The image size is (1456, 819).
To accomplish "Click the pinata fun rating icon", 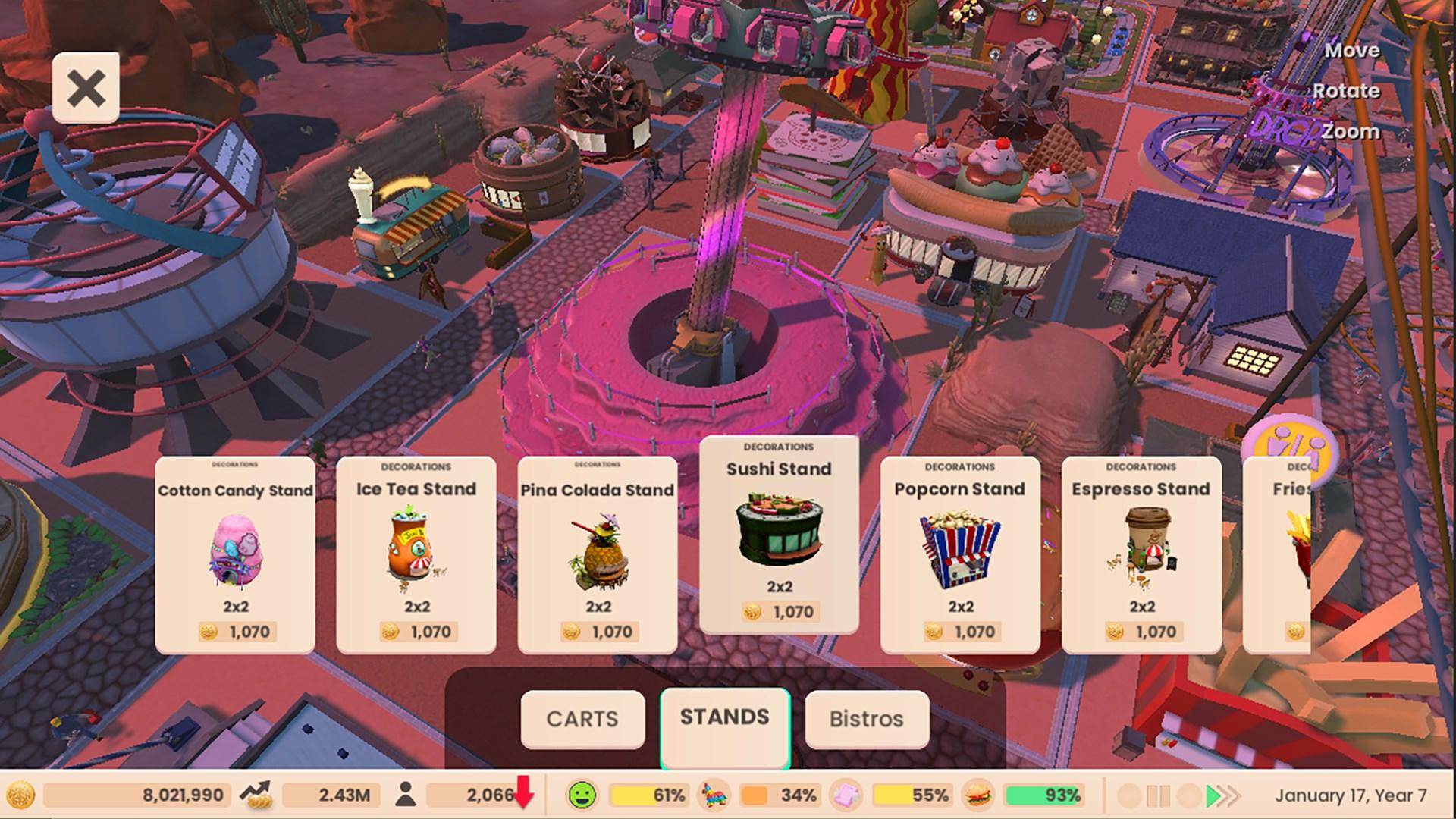I will pos(713,795).
